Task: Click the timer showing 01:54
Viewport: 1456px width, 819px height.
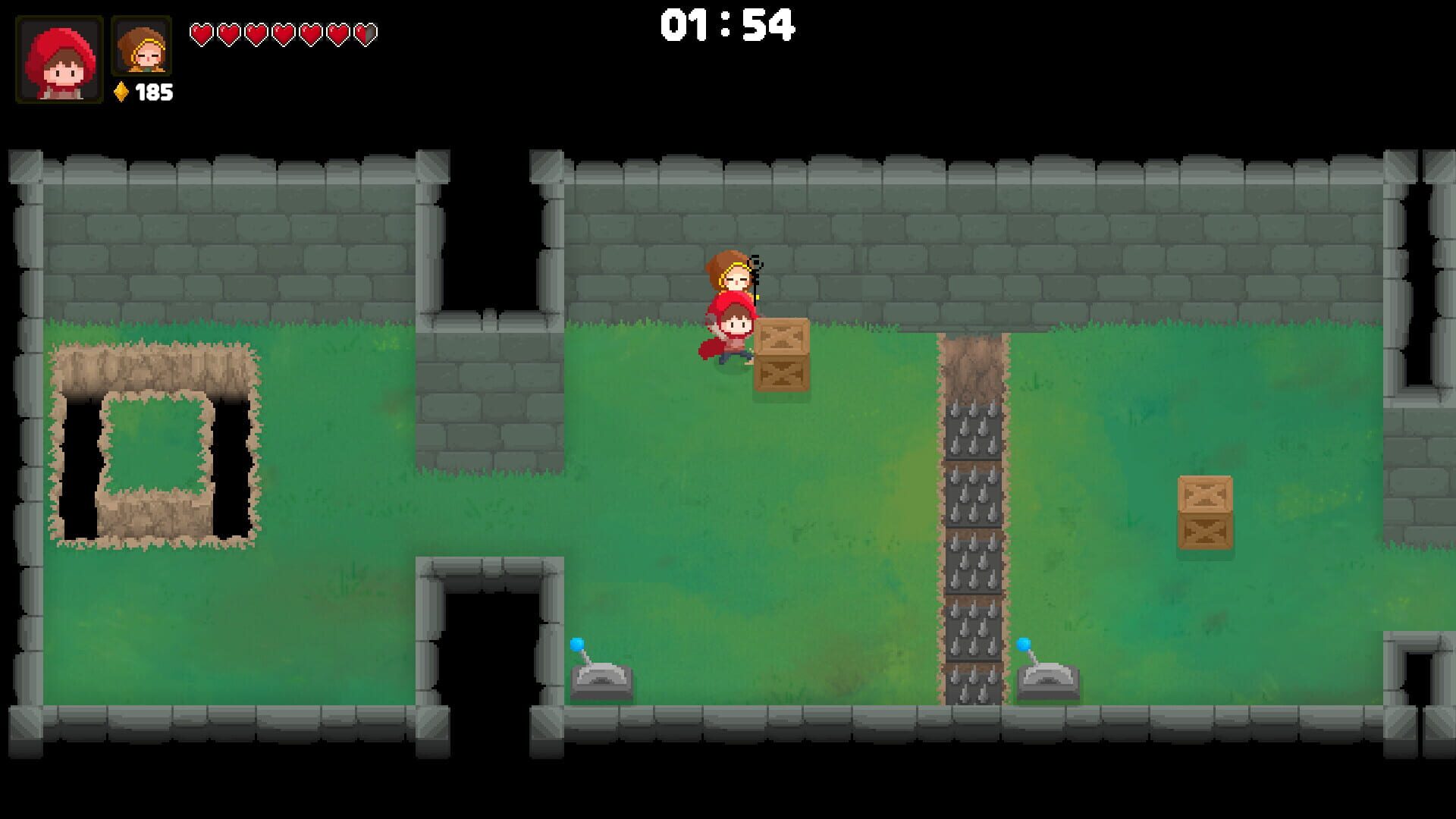Action: (730, 25)
